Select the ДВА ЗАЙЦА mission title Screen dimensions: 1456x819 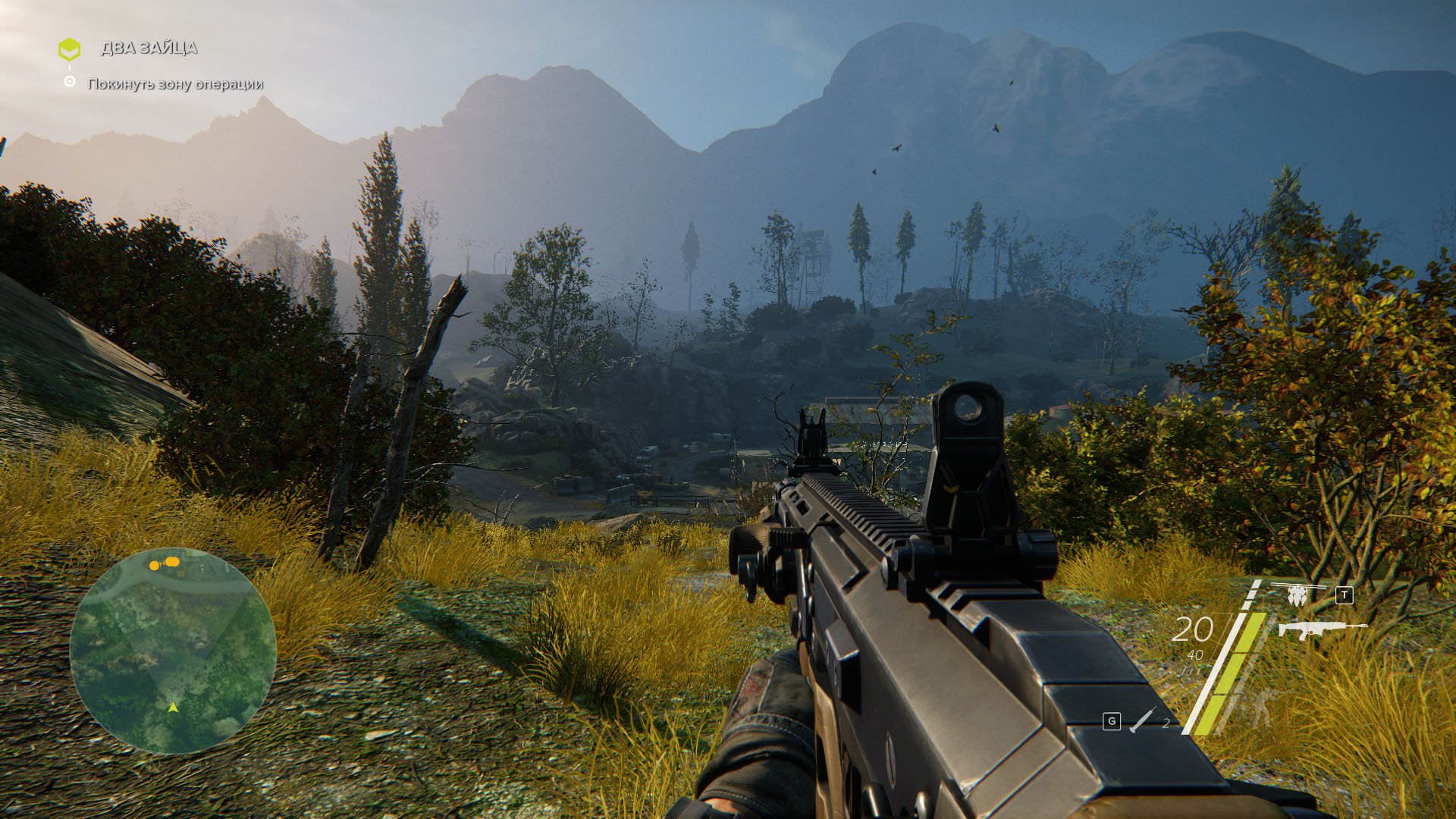click(149, 48)
